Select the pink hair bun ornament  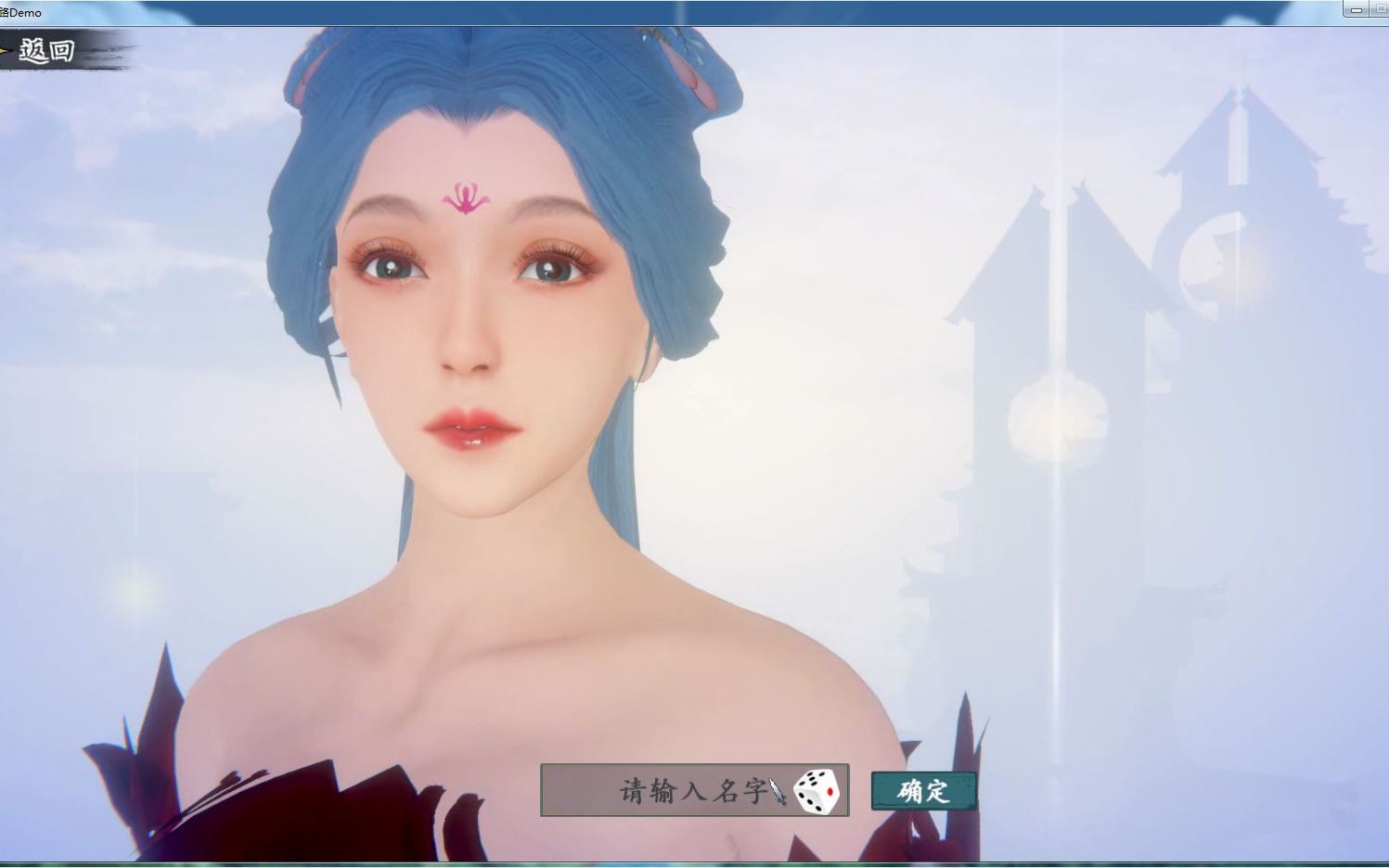[x=692, y=70]
